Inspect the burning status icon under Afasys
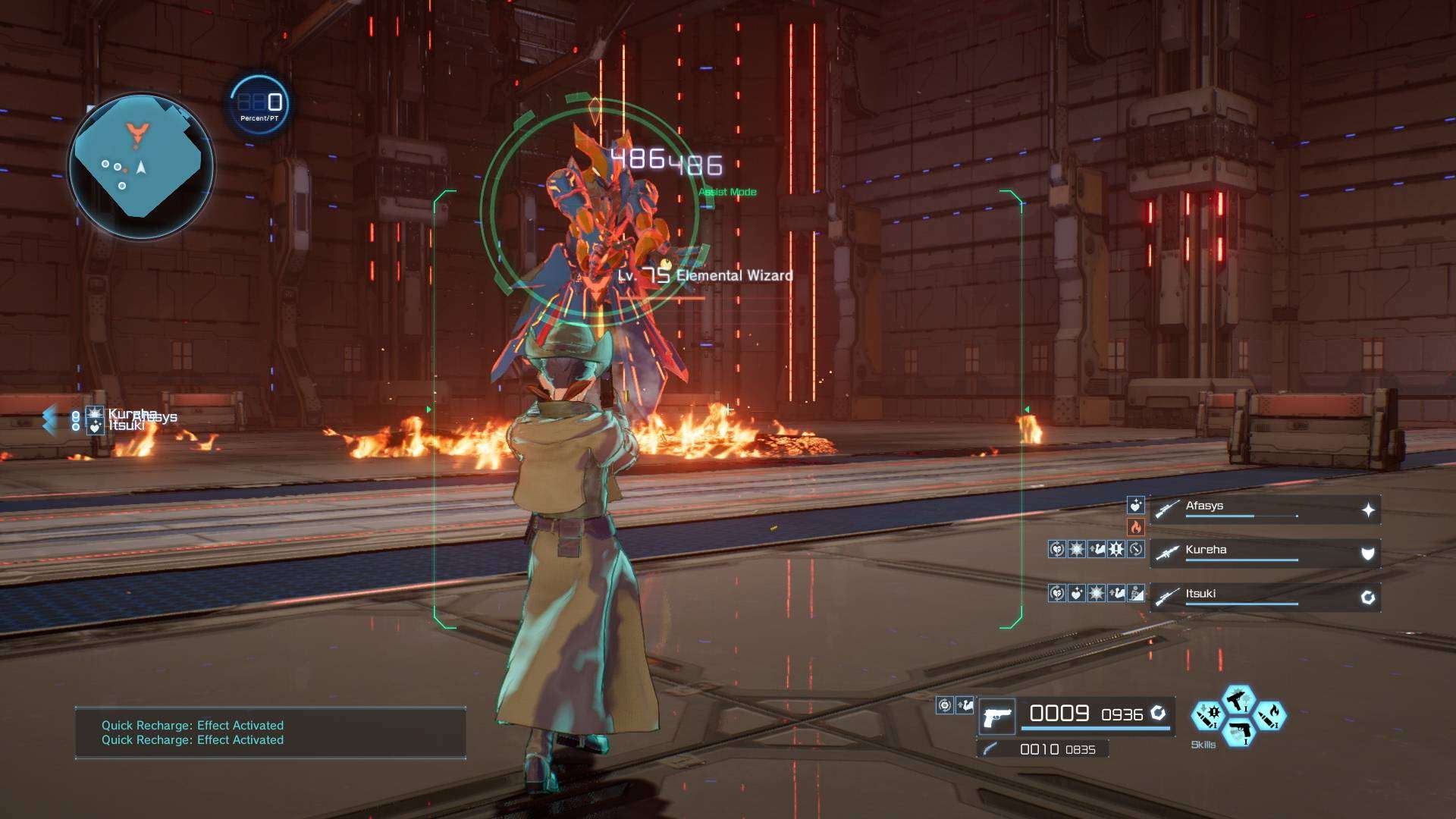 click(1135, 527)
